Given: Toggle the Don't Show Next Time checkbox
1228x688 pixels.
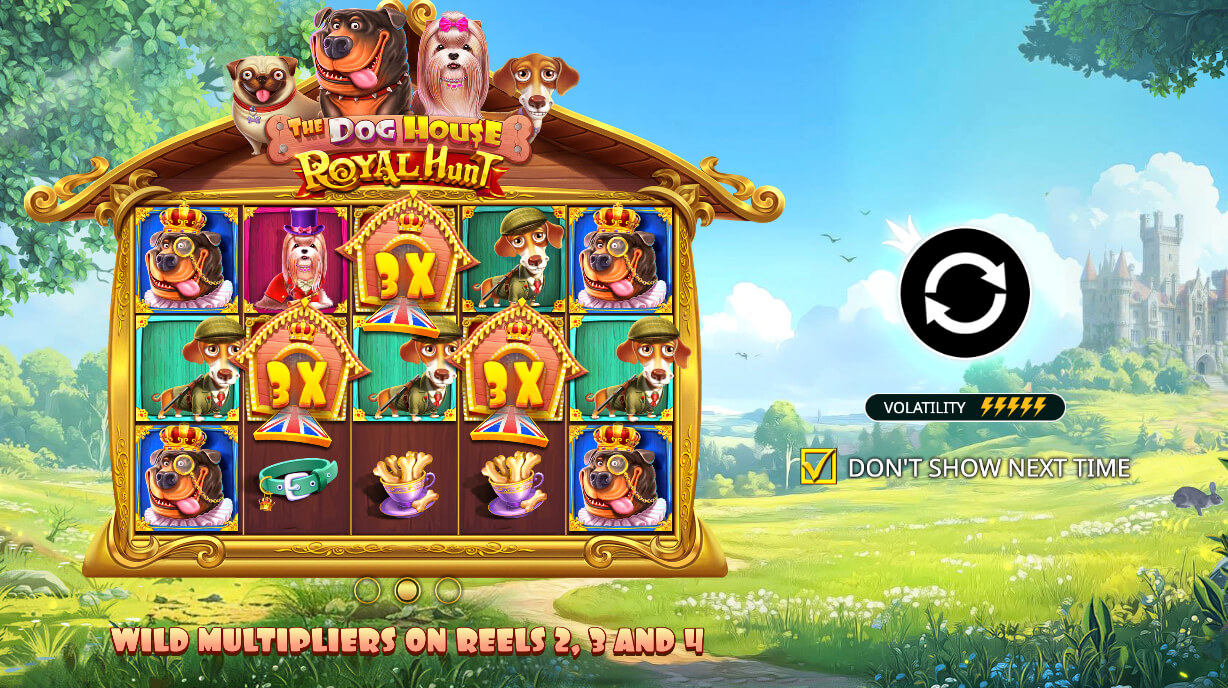Looking at the screenshot, I should [x=818, y=466].
